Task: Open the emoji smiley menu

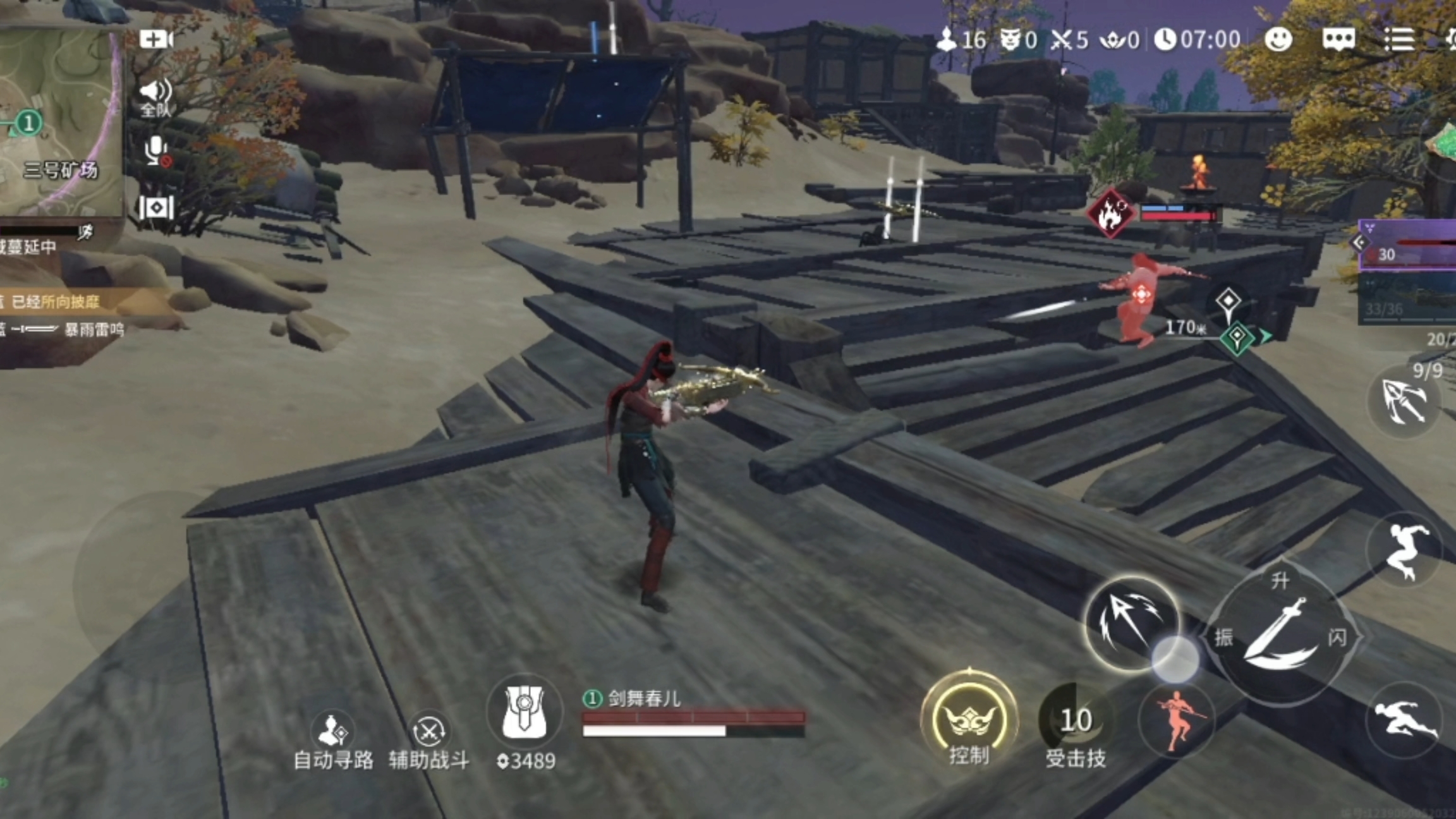Action: point(1278,40)
